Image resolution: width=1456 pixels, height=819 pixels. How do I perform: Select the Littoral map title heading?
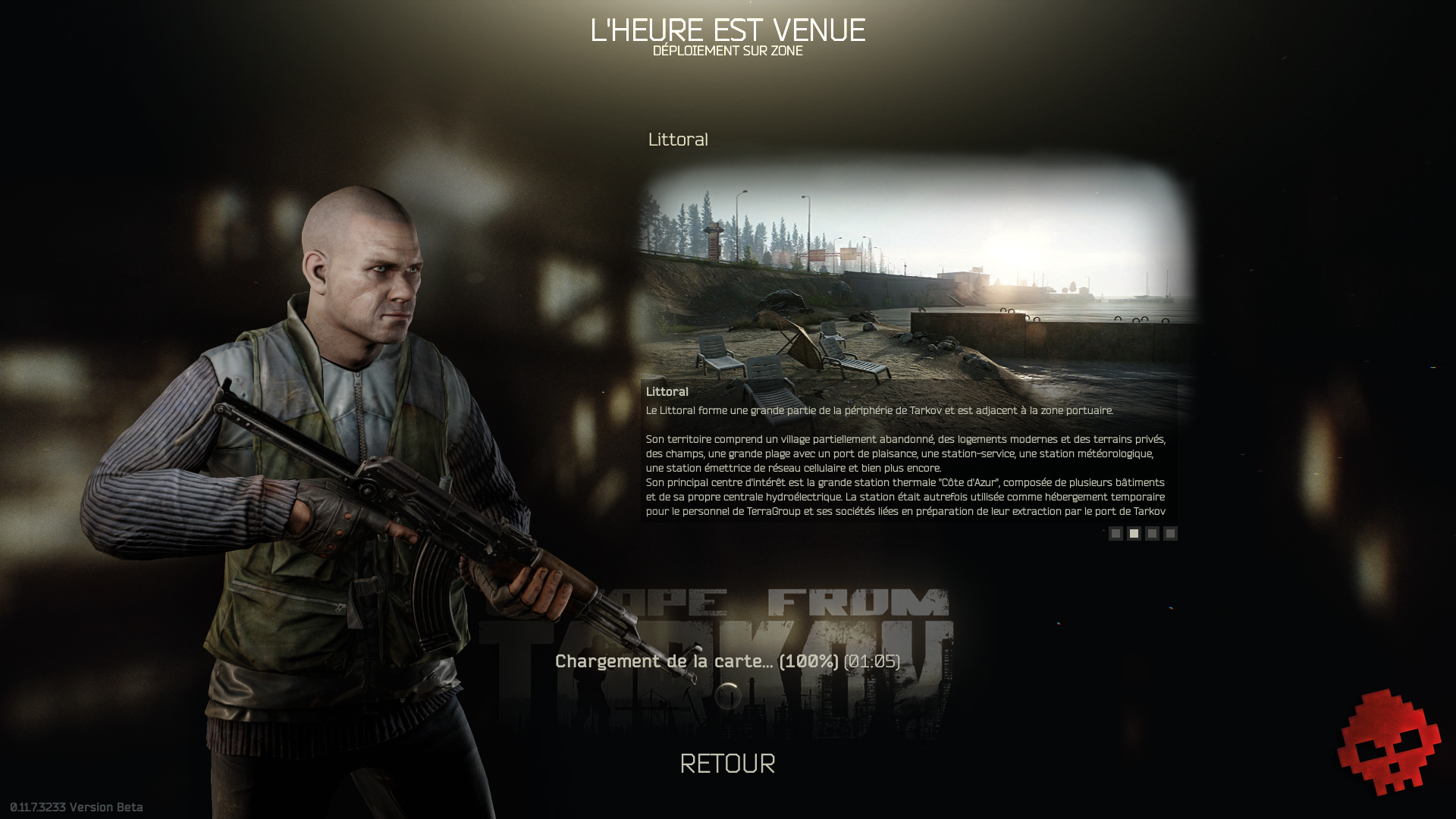pyautogui.click(x=678, y=140)
